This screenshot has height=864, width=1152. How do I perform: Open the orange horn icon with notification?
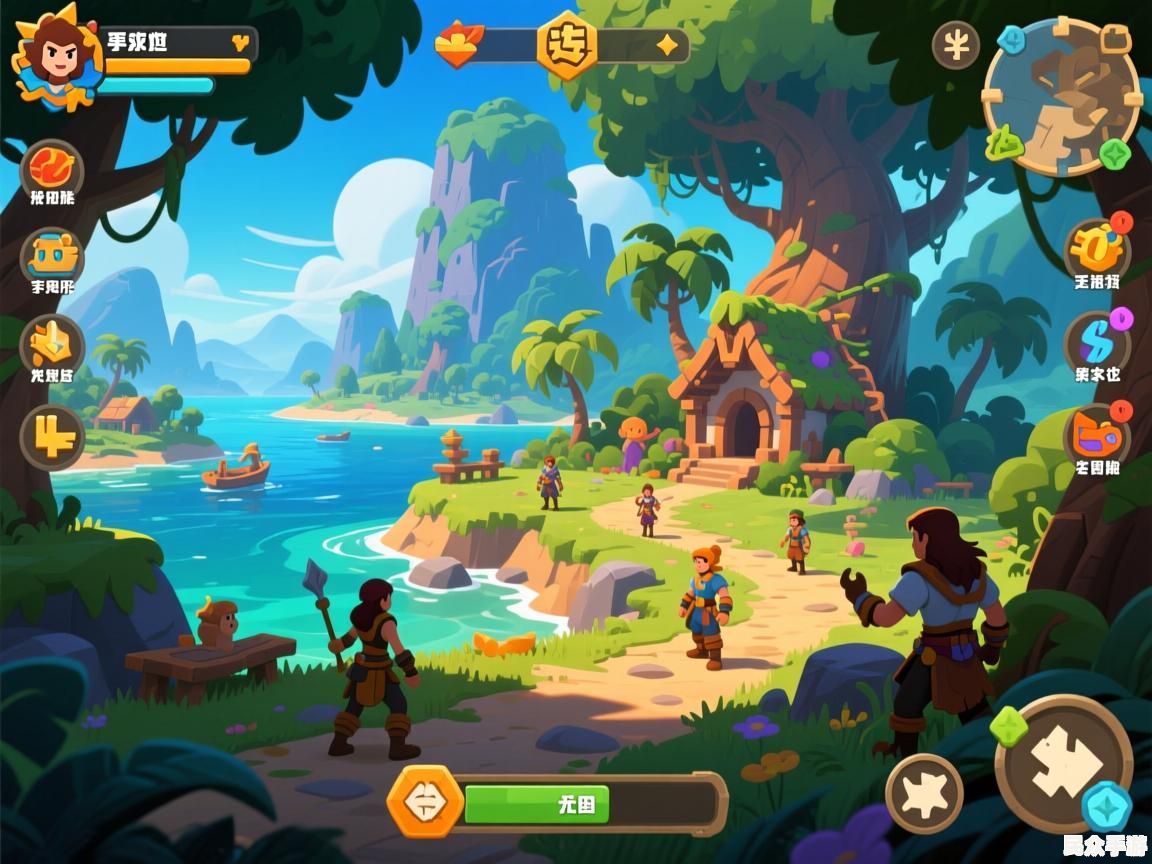(x=1096, y=248)
